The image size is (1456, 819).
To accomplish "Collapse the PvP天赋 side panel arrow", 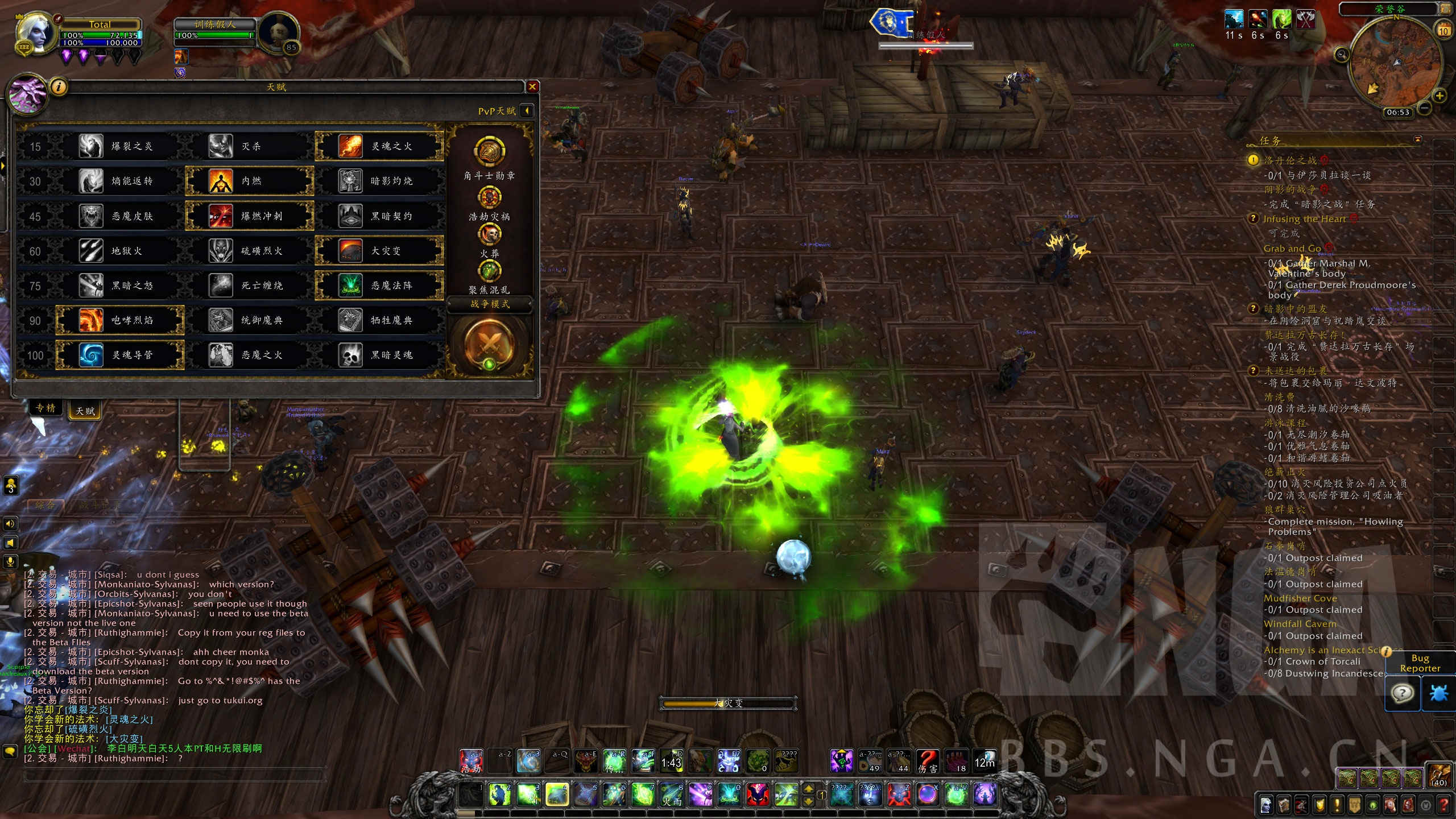I will (x=527, y=110).
